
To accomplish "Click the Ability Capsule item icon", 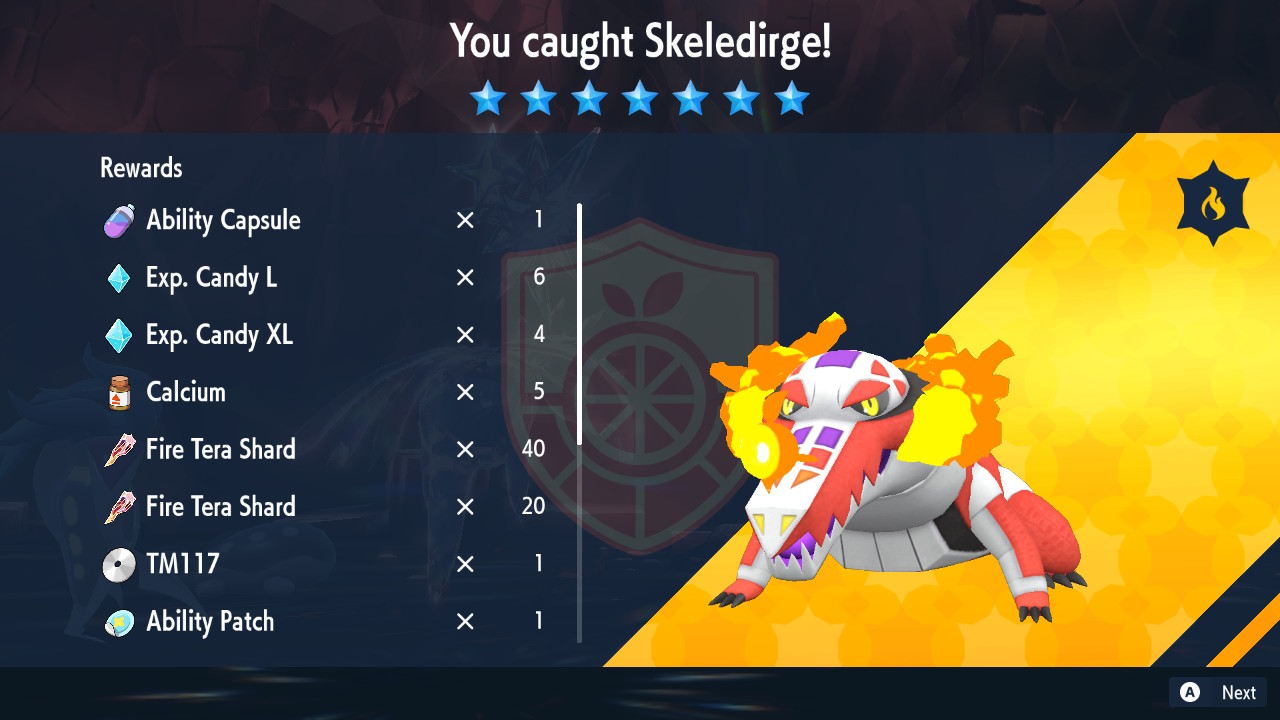I will tap(117, 221).
